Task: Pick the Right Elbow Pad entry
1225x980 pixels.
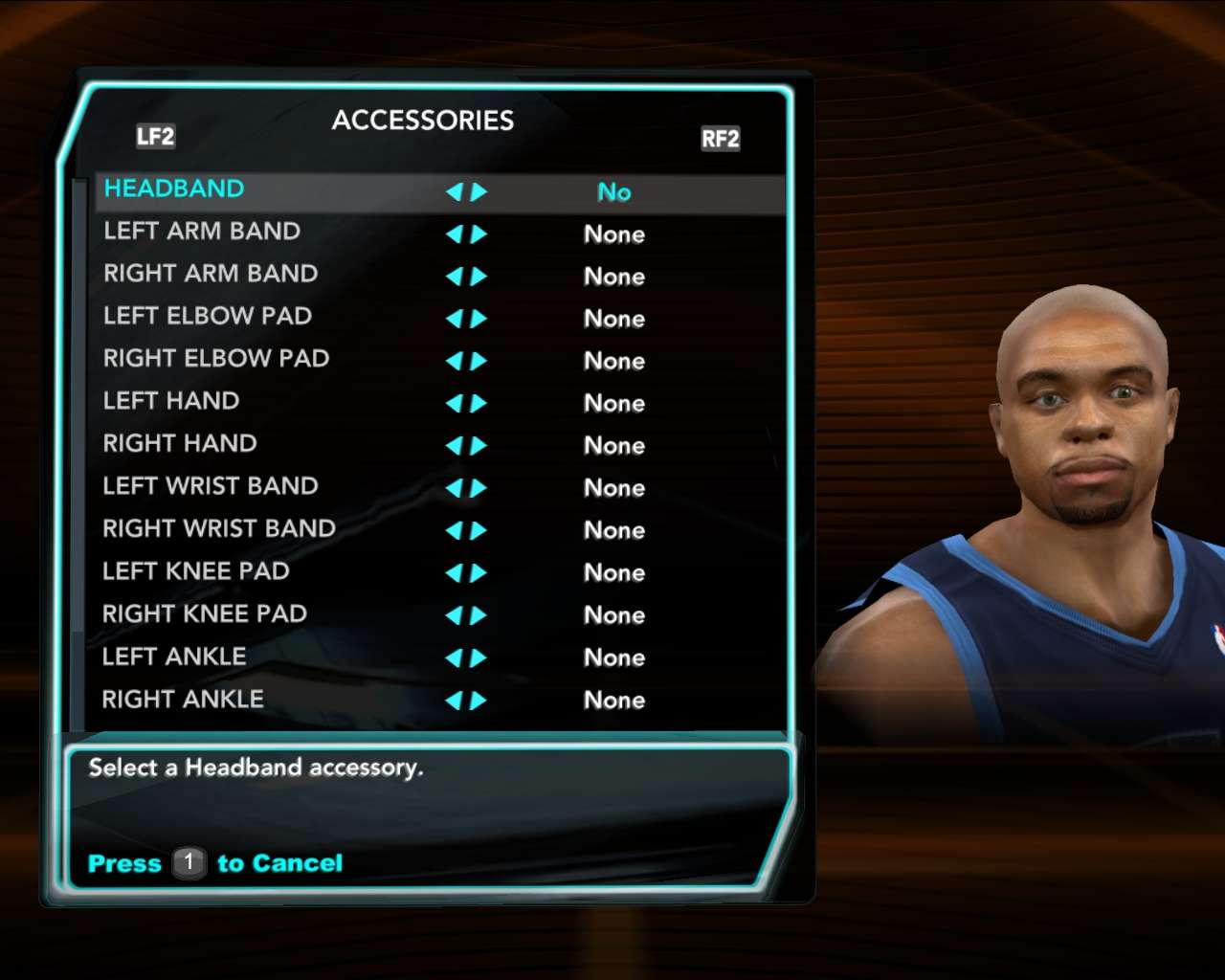Action: tap(216, 359)
